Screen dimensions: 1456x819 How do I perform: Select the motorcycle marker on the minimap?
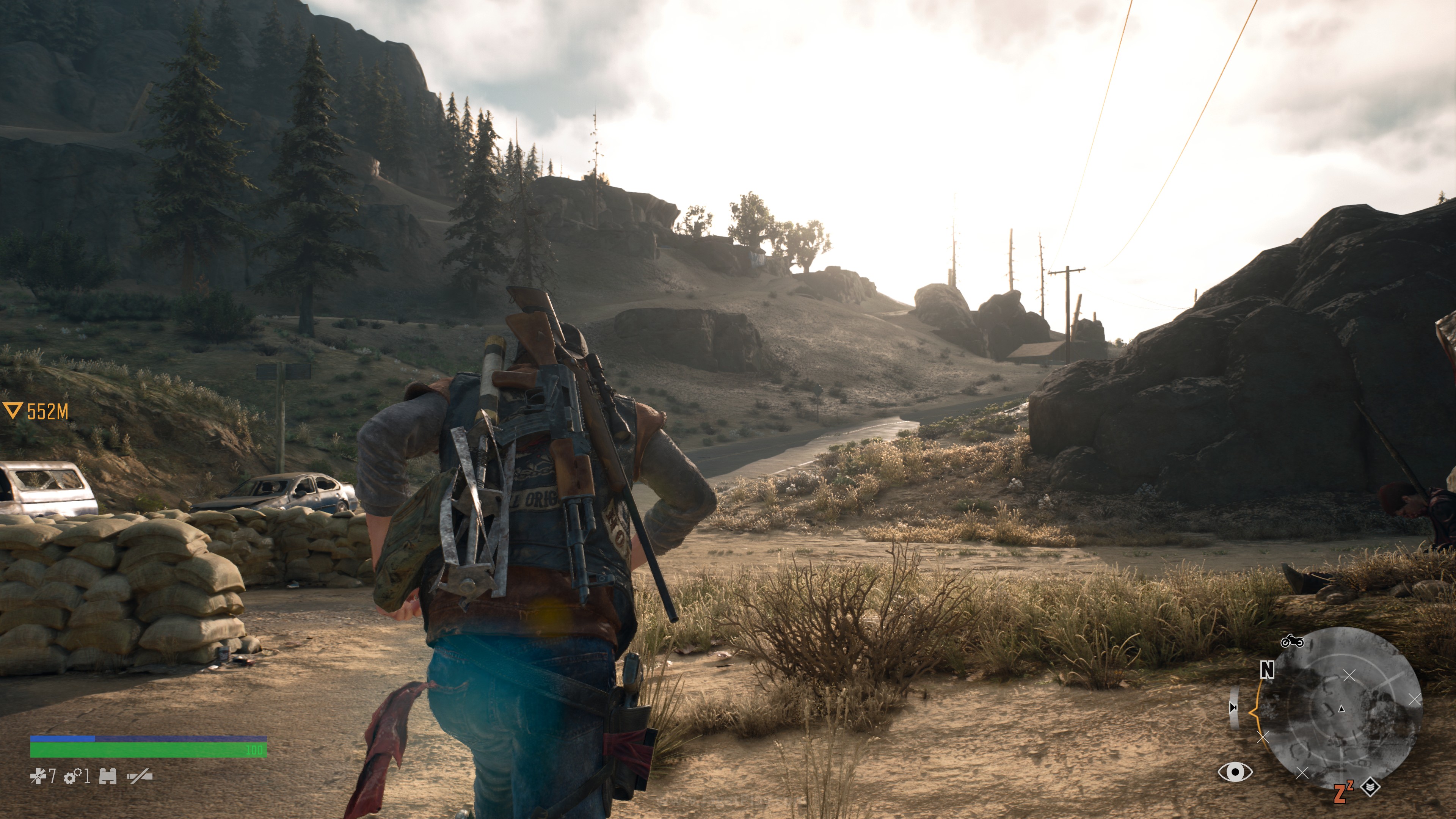coord(1292,641)
